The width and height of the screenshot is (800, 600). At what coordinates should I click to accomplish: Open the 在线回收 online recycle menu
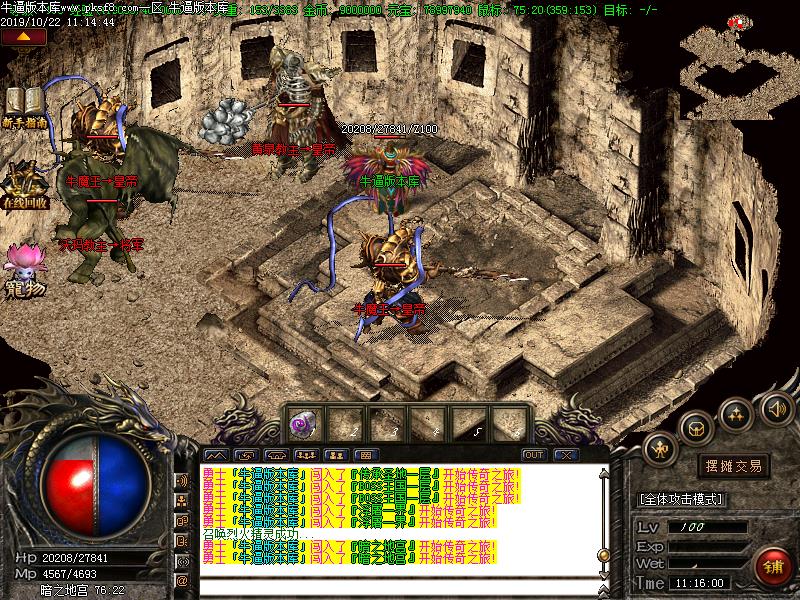tap(25, 184)
